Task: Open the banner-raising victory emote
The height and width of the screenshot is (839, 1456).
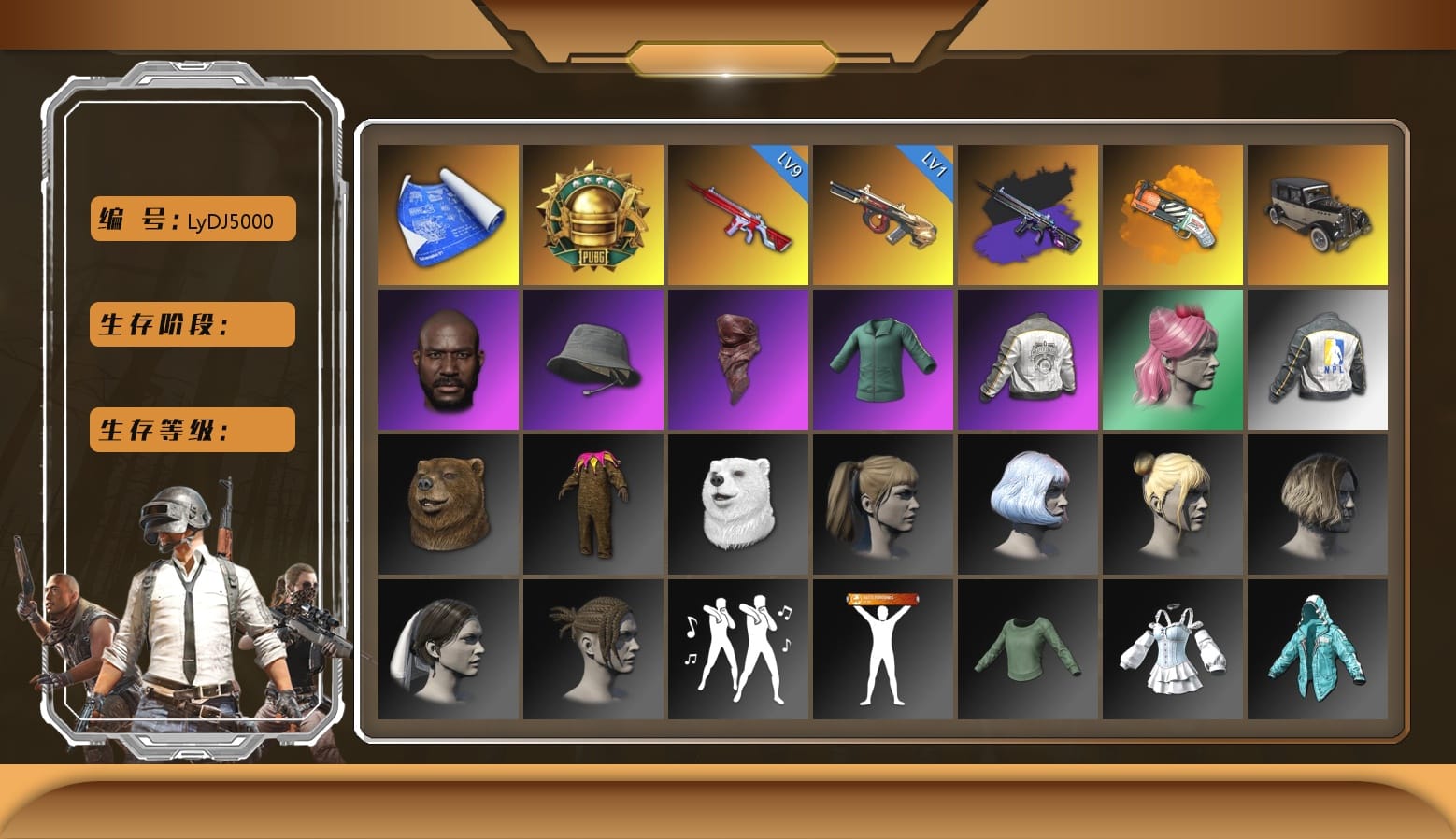Action: 882,649
